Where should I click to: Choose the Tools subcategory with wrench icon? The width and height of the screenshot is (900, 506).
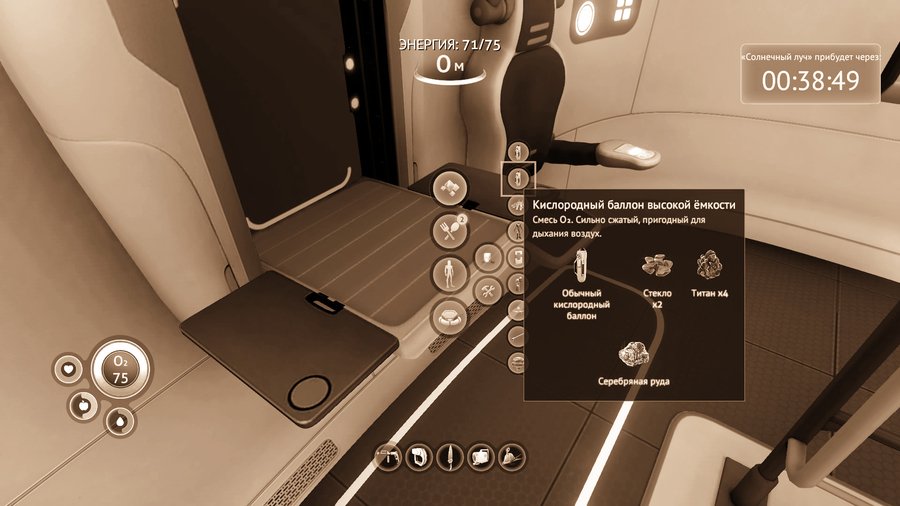coord(487,291)
